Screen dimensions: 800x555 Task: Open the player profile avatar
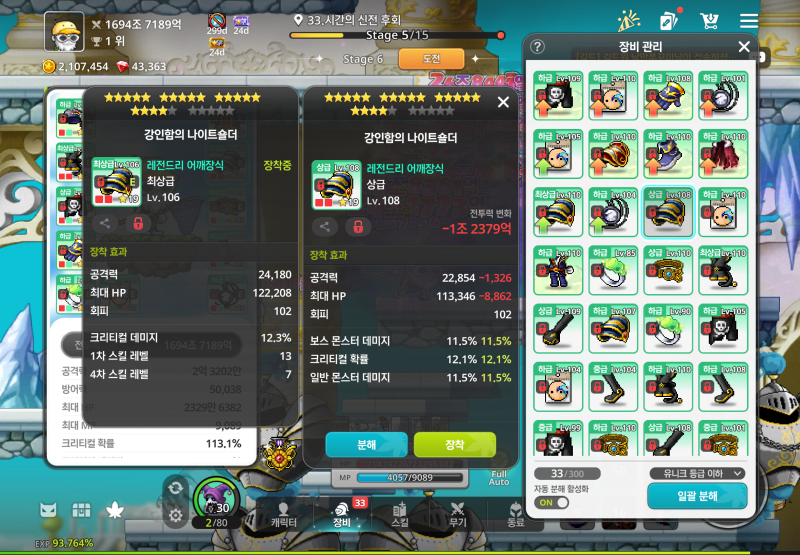point(64,32)
